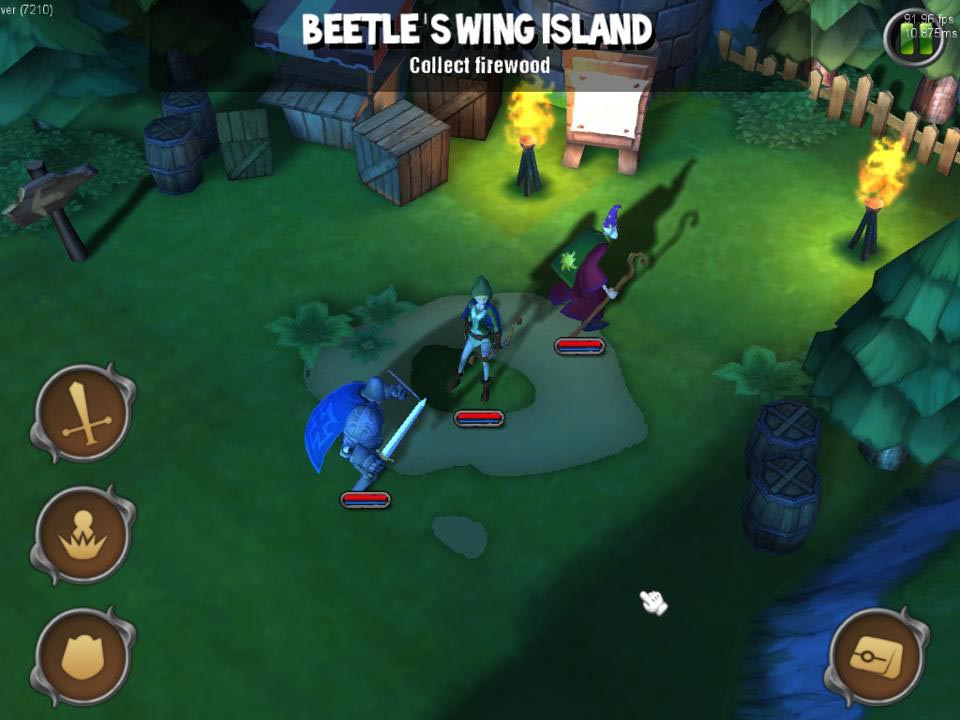The image size is (960, 720).
Task: Use the shield defend button
Action: [x=84, y=656]
